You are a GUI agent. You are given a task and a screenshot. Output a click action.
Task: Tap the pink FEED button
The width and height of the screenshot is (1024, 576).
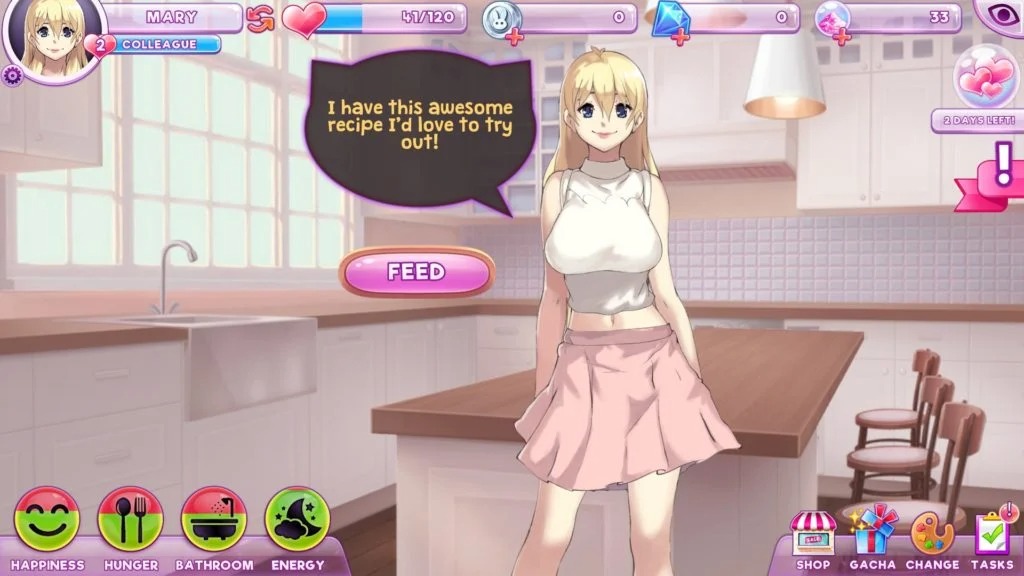416,272
